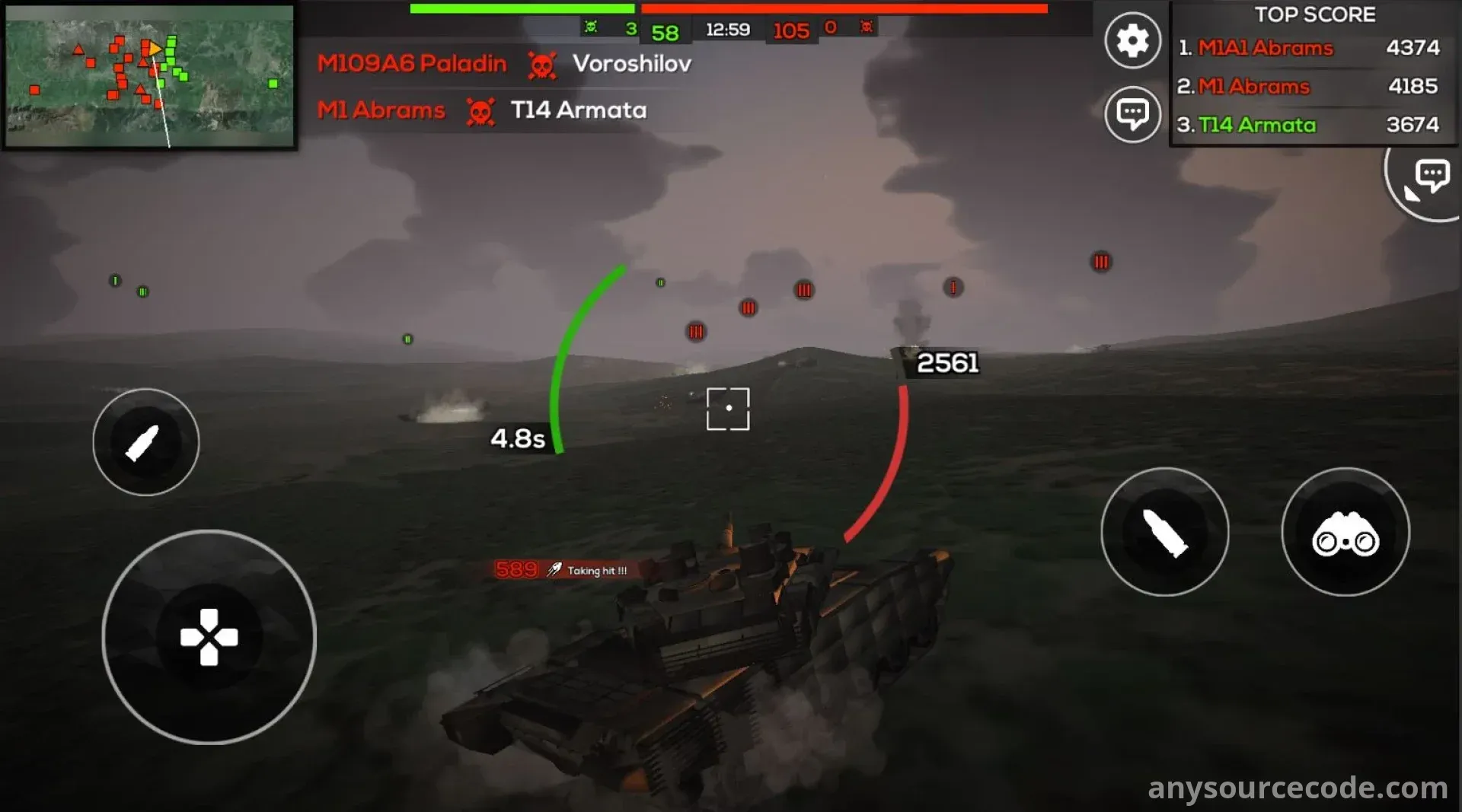
Task: Click the movement joystick center pad
Action: point(209,637)
